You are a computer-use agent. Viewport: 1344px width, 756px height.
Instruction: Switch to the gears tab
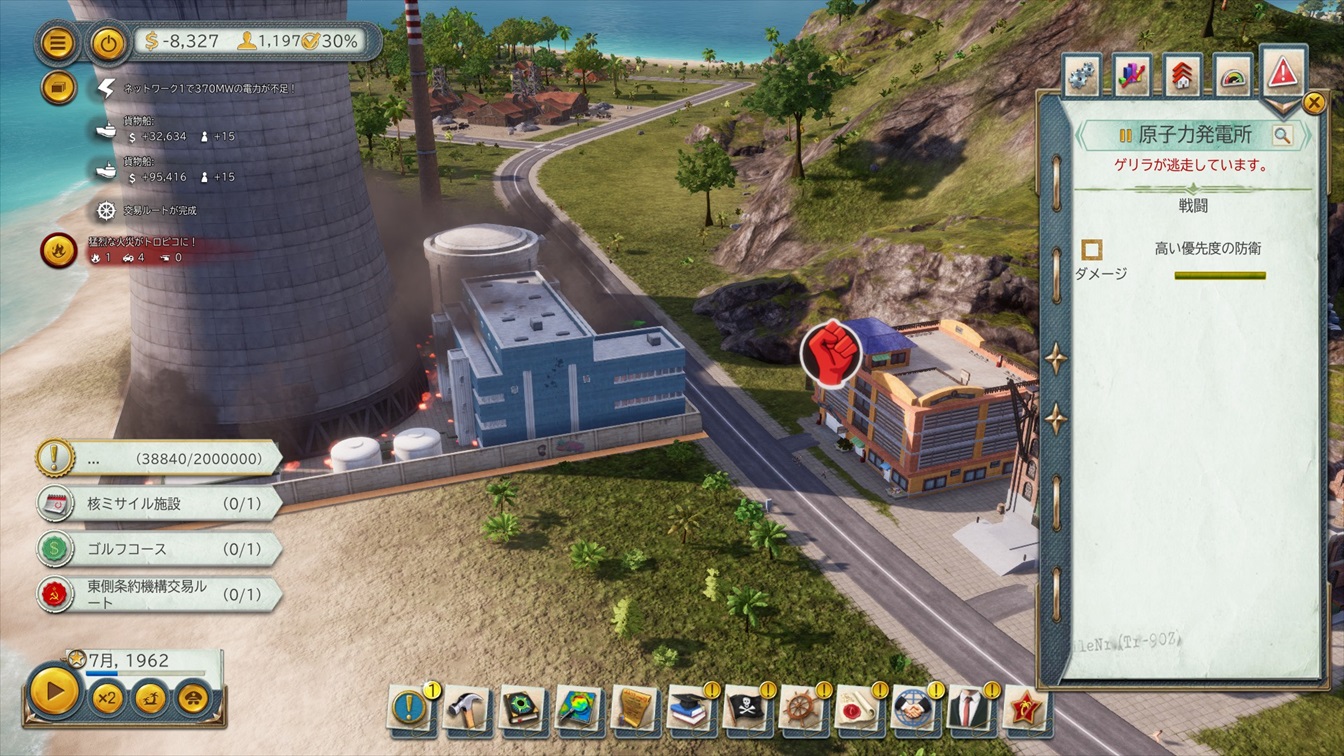coord(1082,76)
